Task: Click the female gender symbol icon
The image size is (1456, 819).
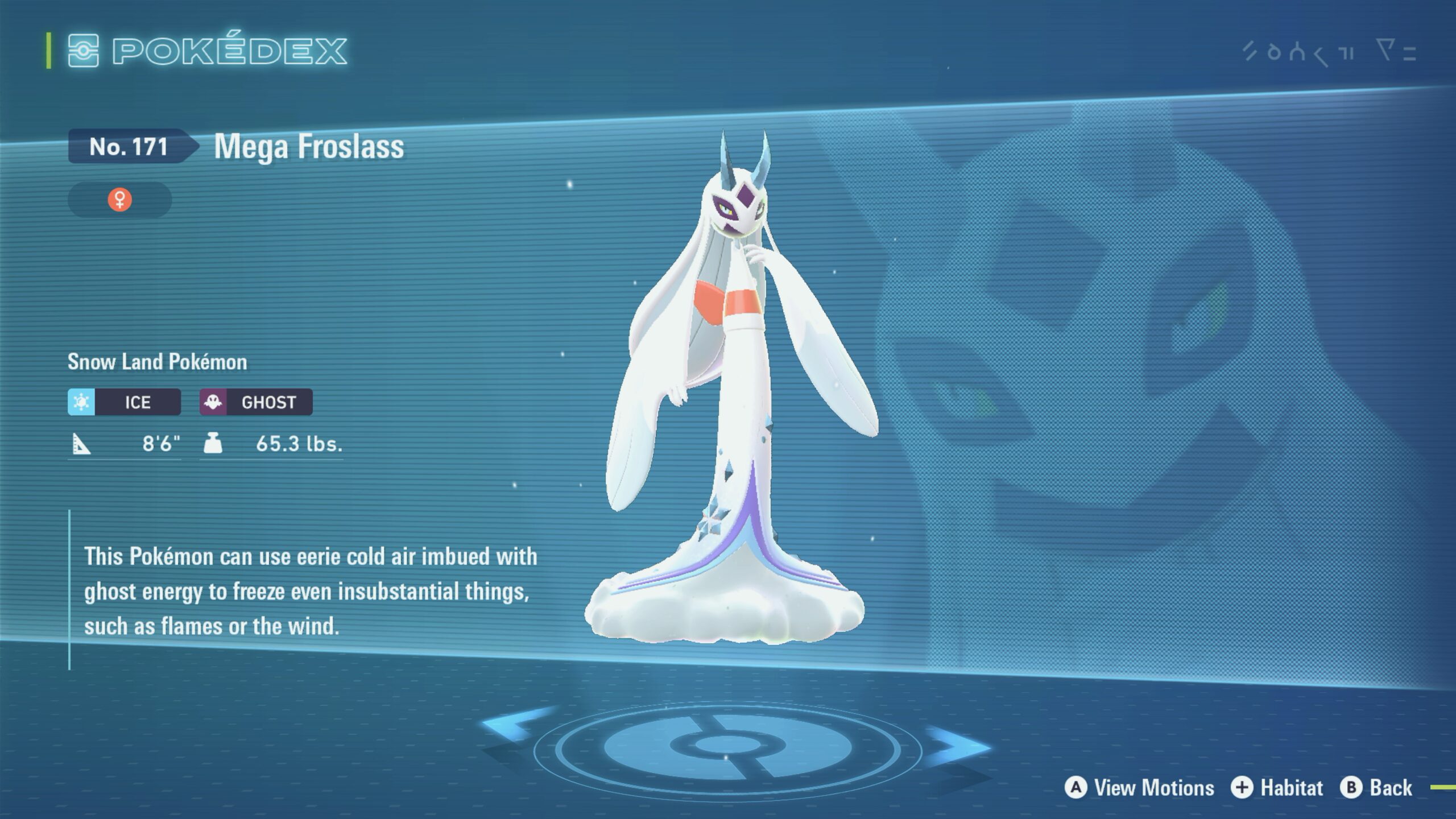Action: pyautogui.click(x=120, y=200)
